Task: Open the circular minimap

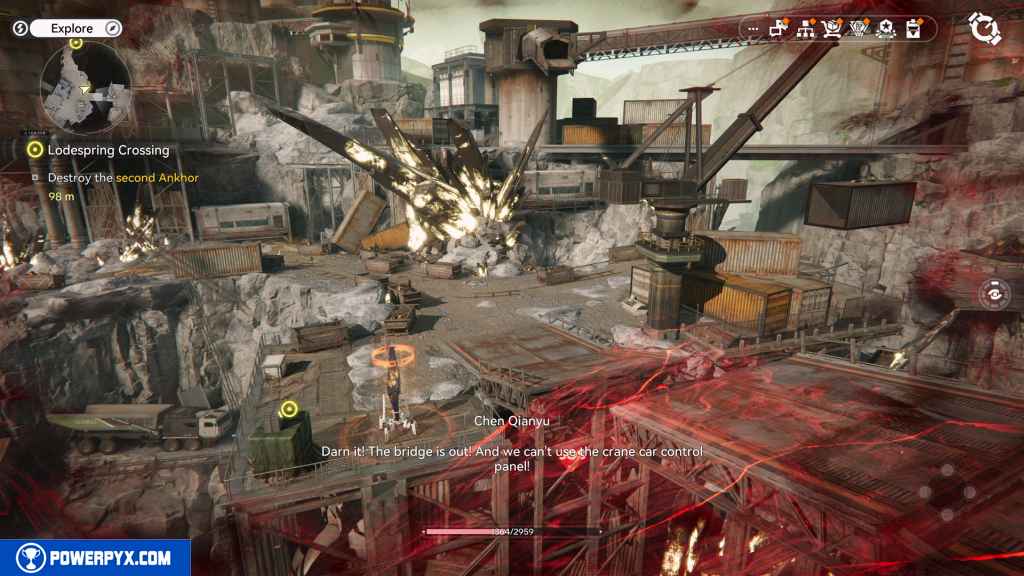Action: tap(85, 88)
